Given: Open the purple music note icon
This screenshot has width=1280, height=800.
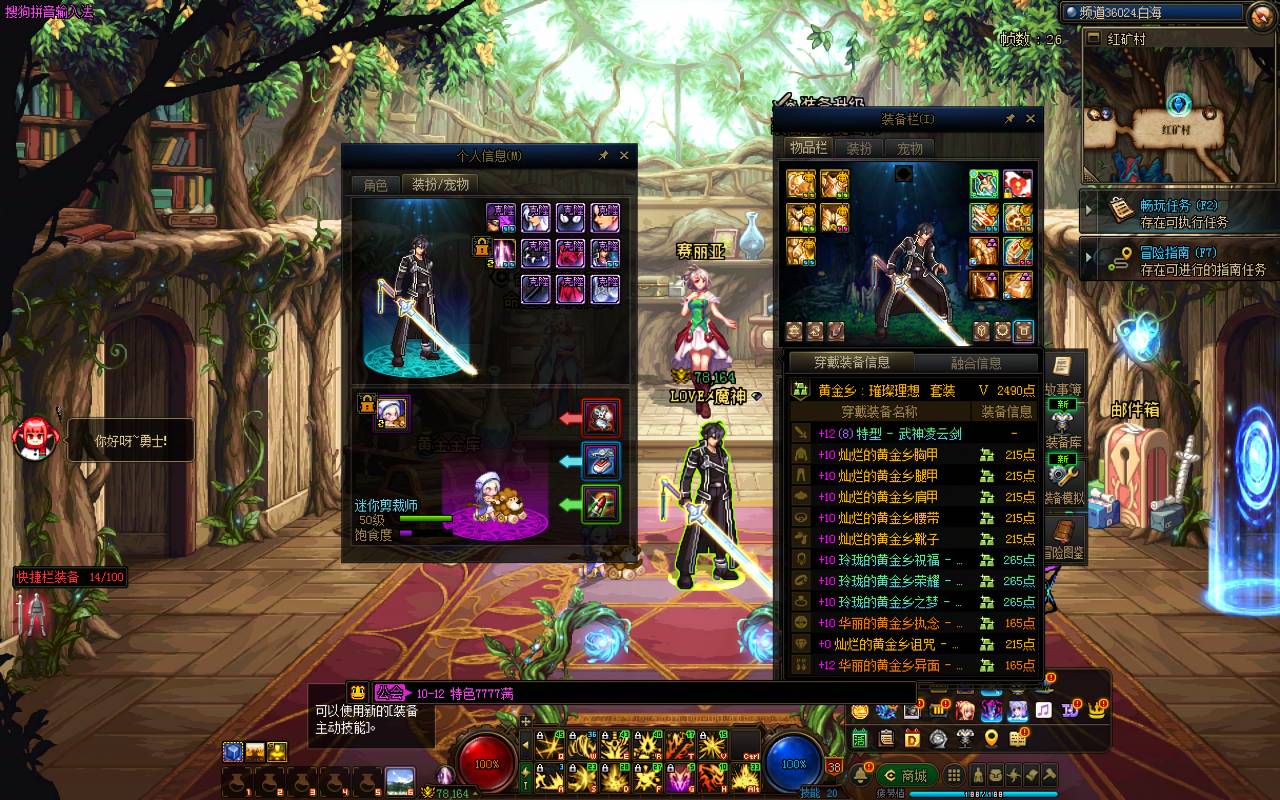Looking at the screenshot, I should click(1043, 710).
